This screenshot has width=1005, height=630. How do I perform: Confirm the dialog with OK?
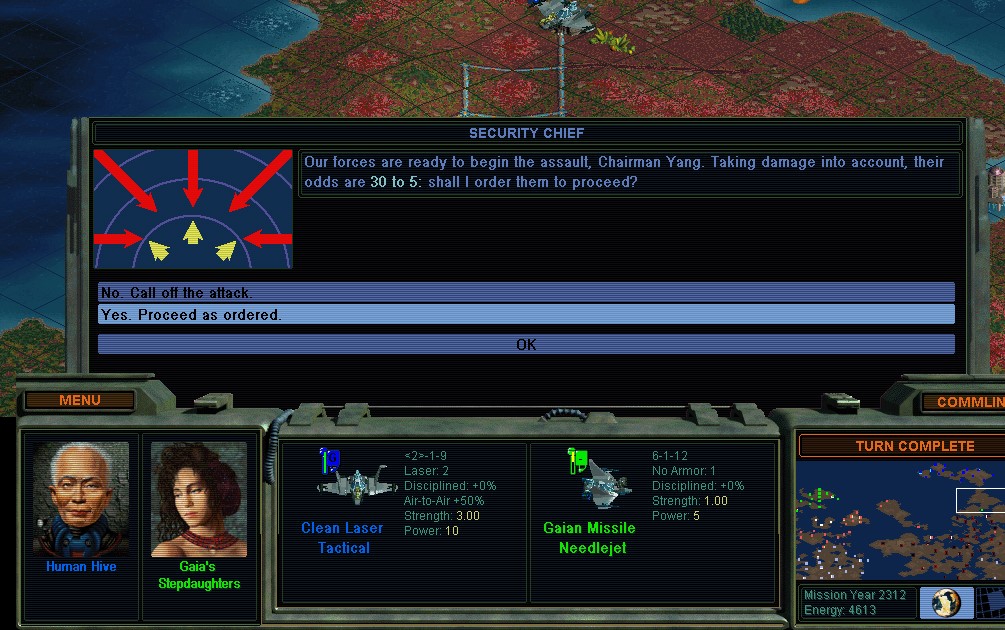pyautogui.click(x=526, y=344)
